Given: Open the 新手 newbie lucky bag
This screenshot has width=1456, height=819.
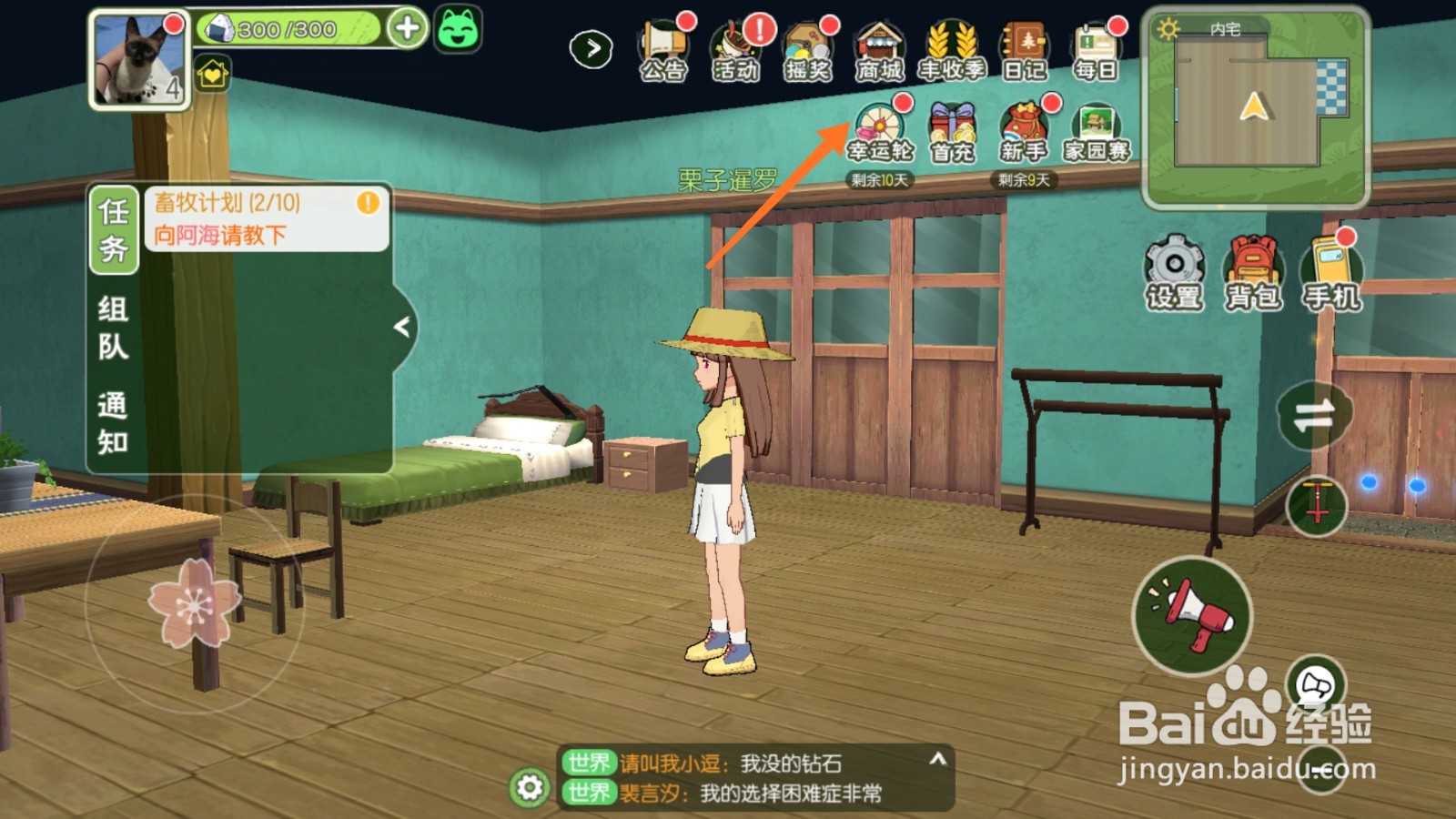Looking at the screenshot, I should tap(1024, 132).
